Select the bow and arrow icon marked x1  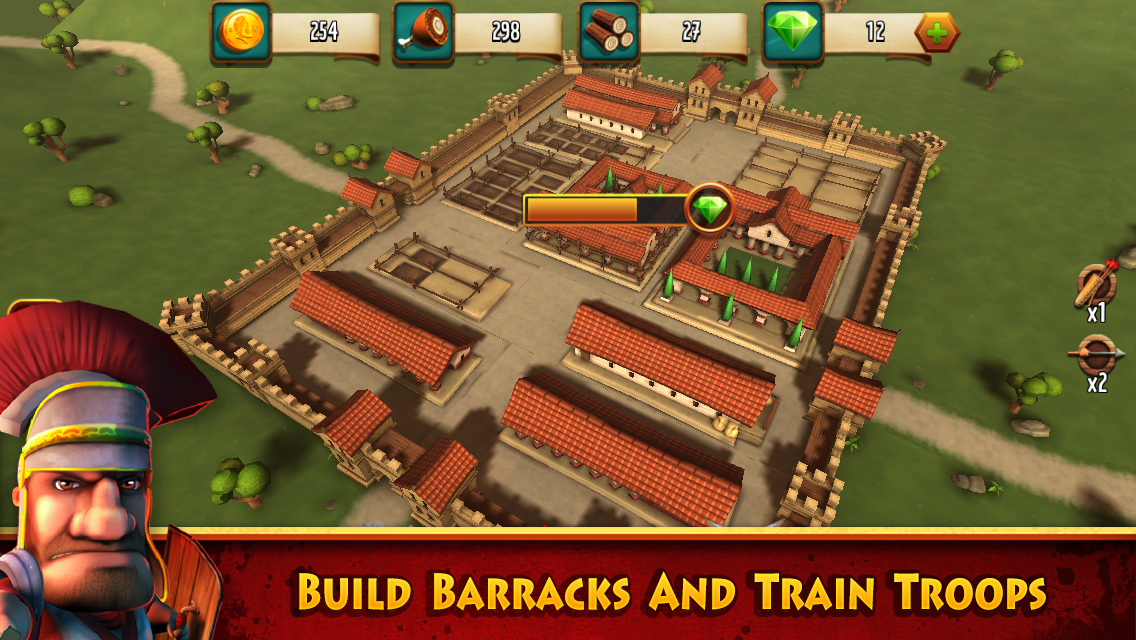coord(1096,285)
